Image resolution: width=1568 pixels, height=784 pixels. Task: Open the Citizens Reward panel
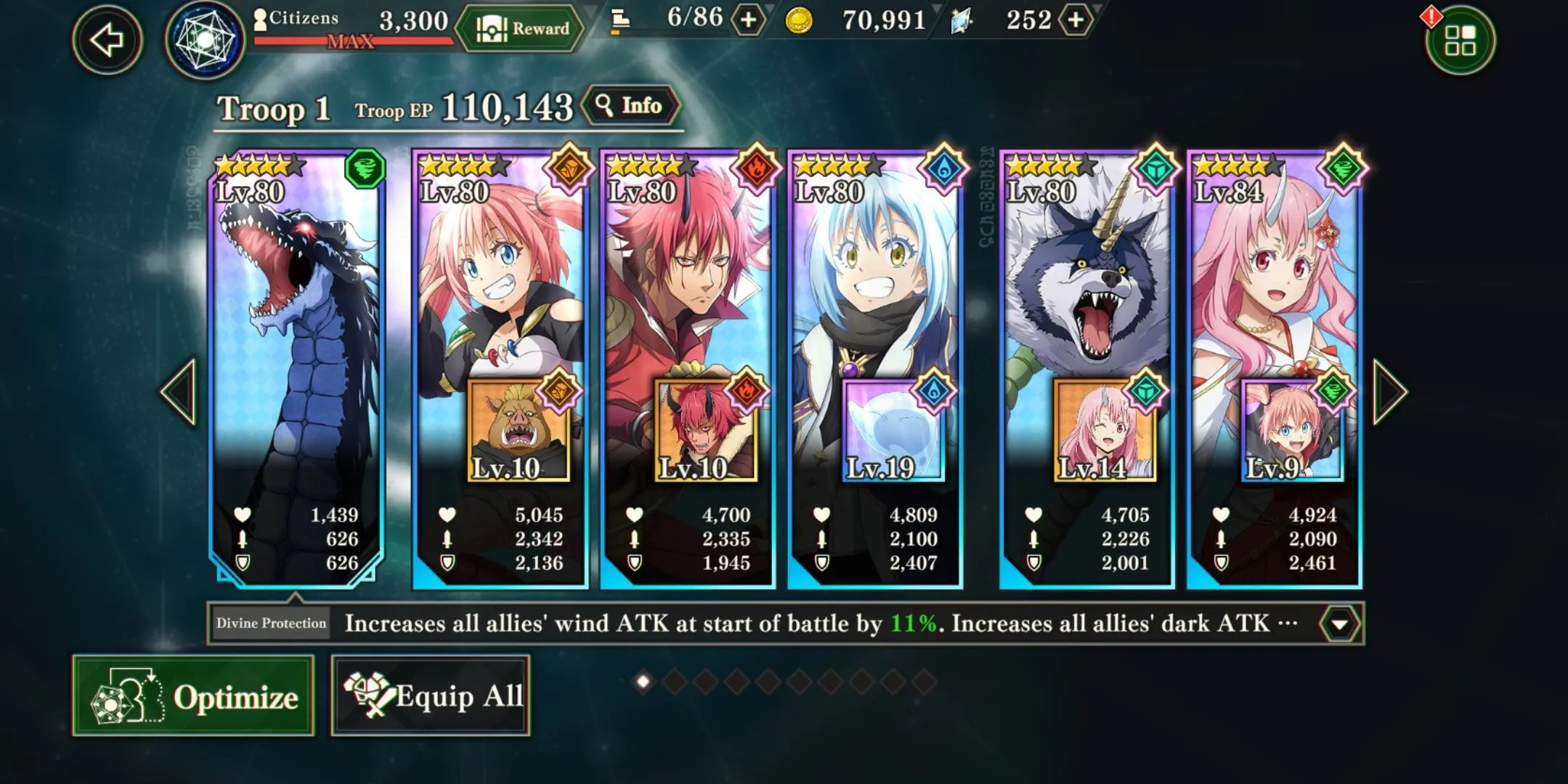coord(521,29)
